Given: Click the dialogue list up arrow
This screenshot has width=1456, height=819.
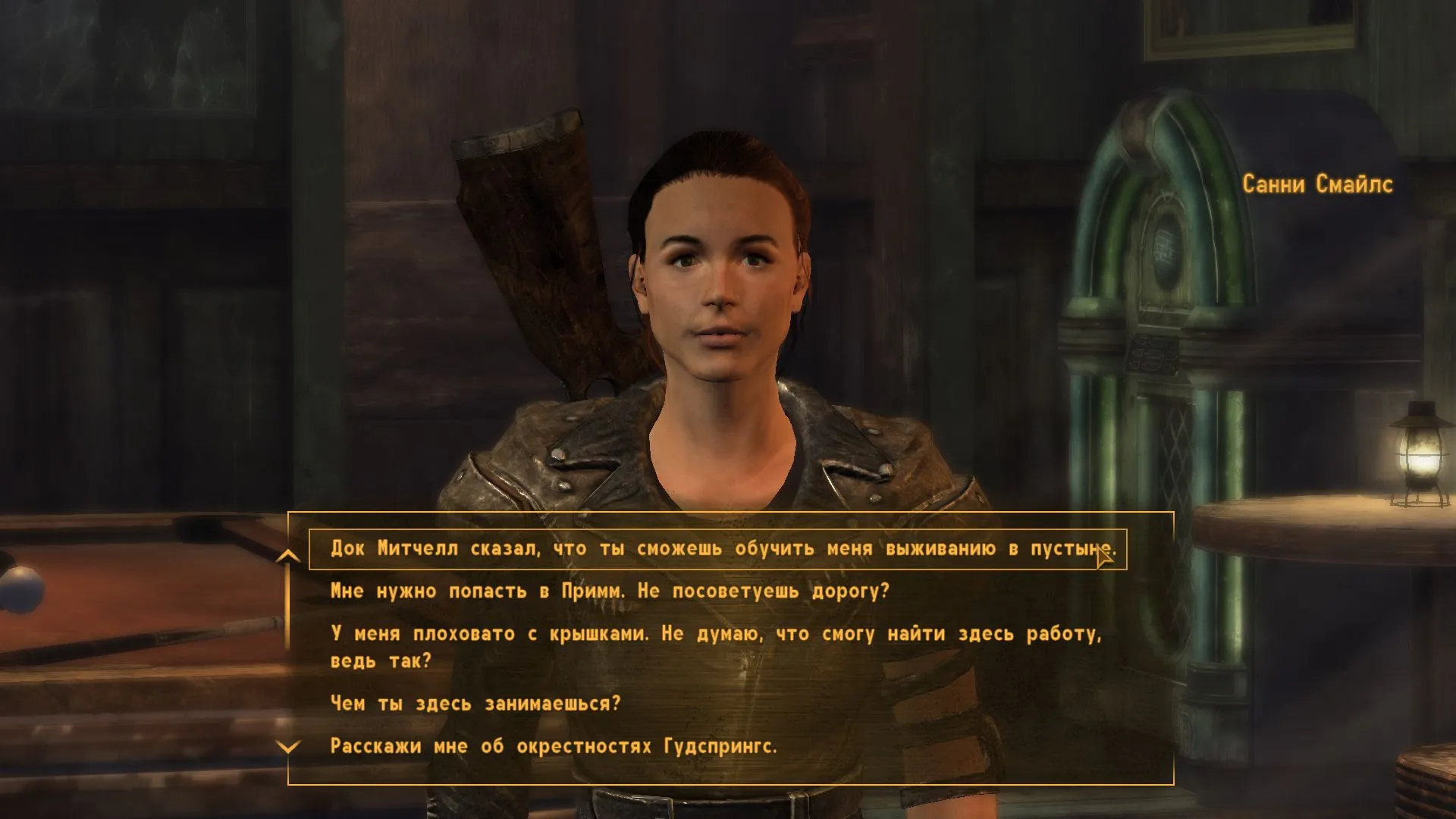Looking at the screenshot, I should click(x=288, y=557).
